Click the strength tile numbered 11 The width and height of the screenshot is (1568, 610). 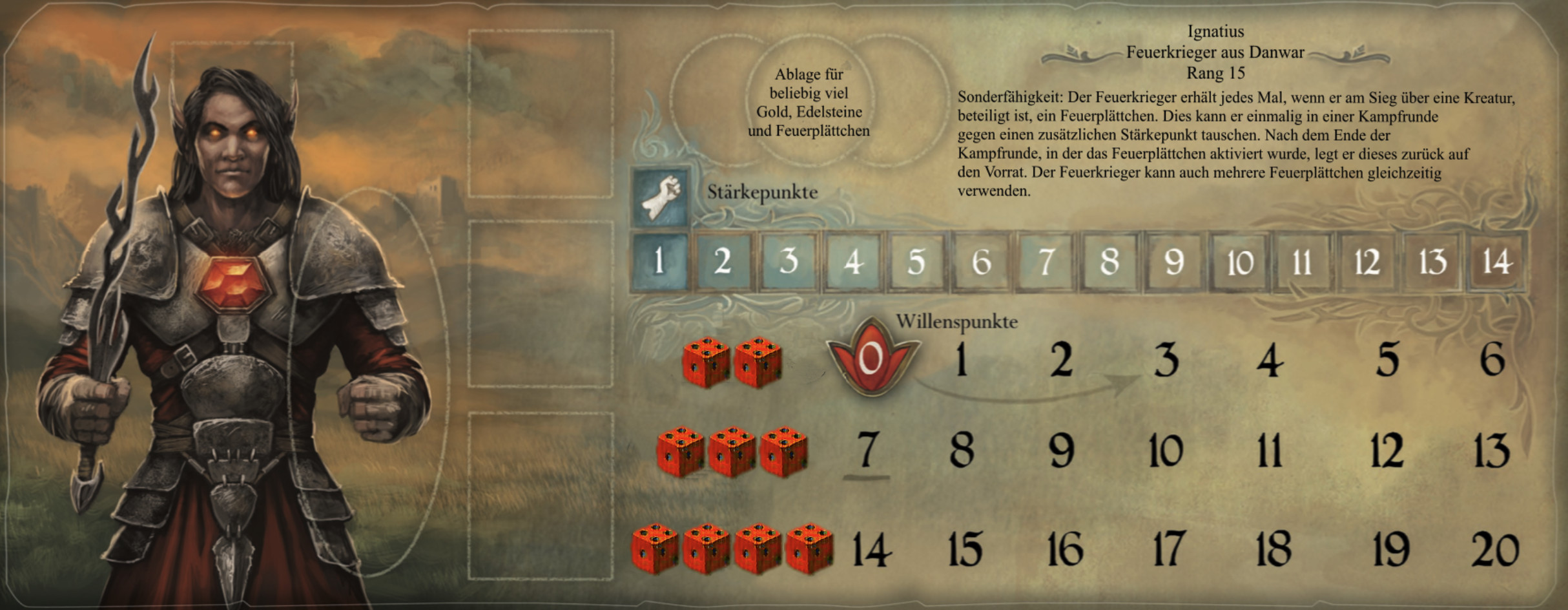(1302, 262)
